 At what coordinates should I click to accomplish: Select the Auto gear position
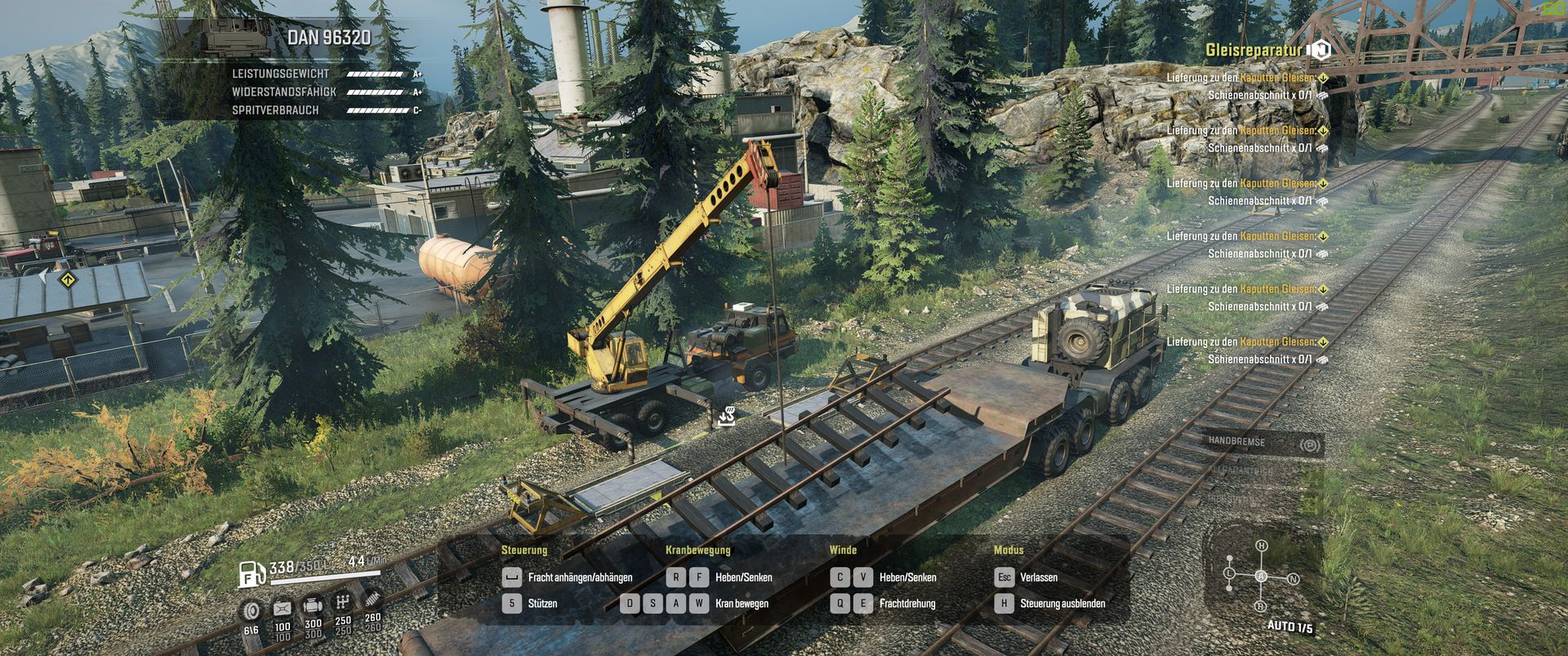(x=1261, y=577)
